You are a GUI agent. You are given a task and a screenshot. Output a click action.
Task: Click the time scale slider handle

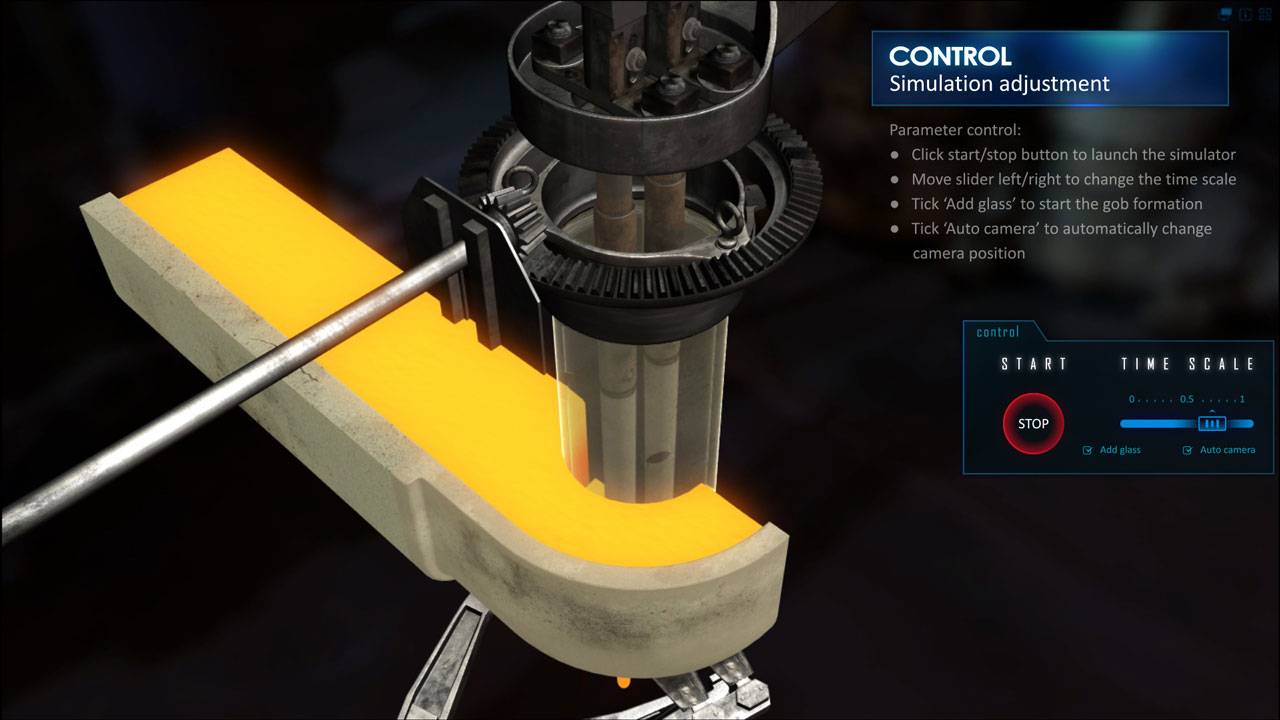point(1212,423)
